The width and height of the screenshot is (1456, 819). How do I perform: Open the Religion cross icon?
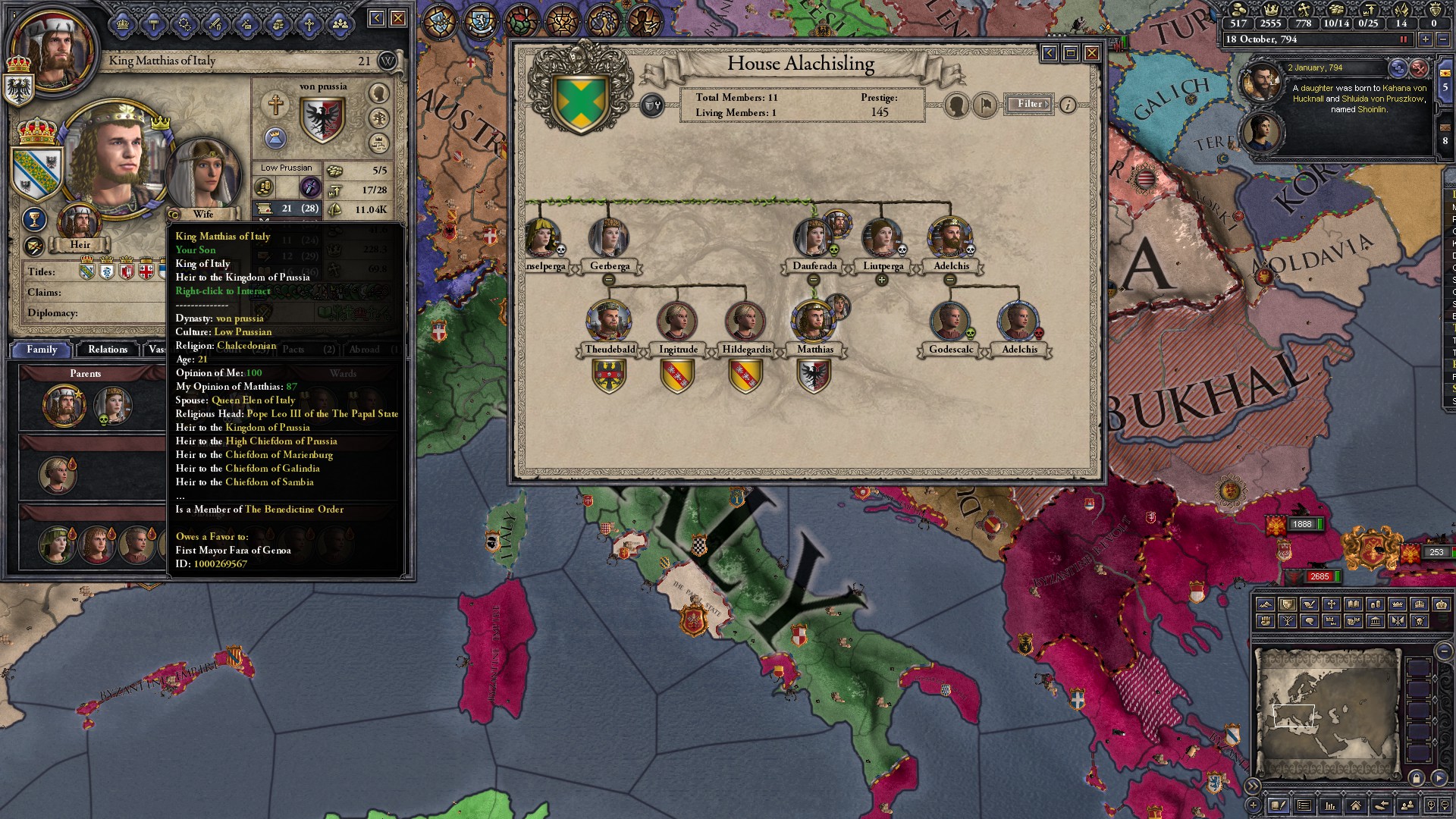tap(309, 24)
